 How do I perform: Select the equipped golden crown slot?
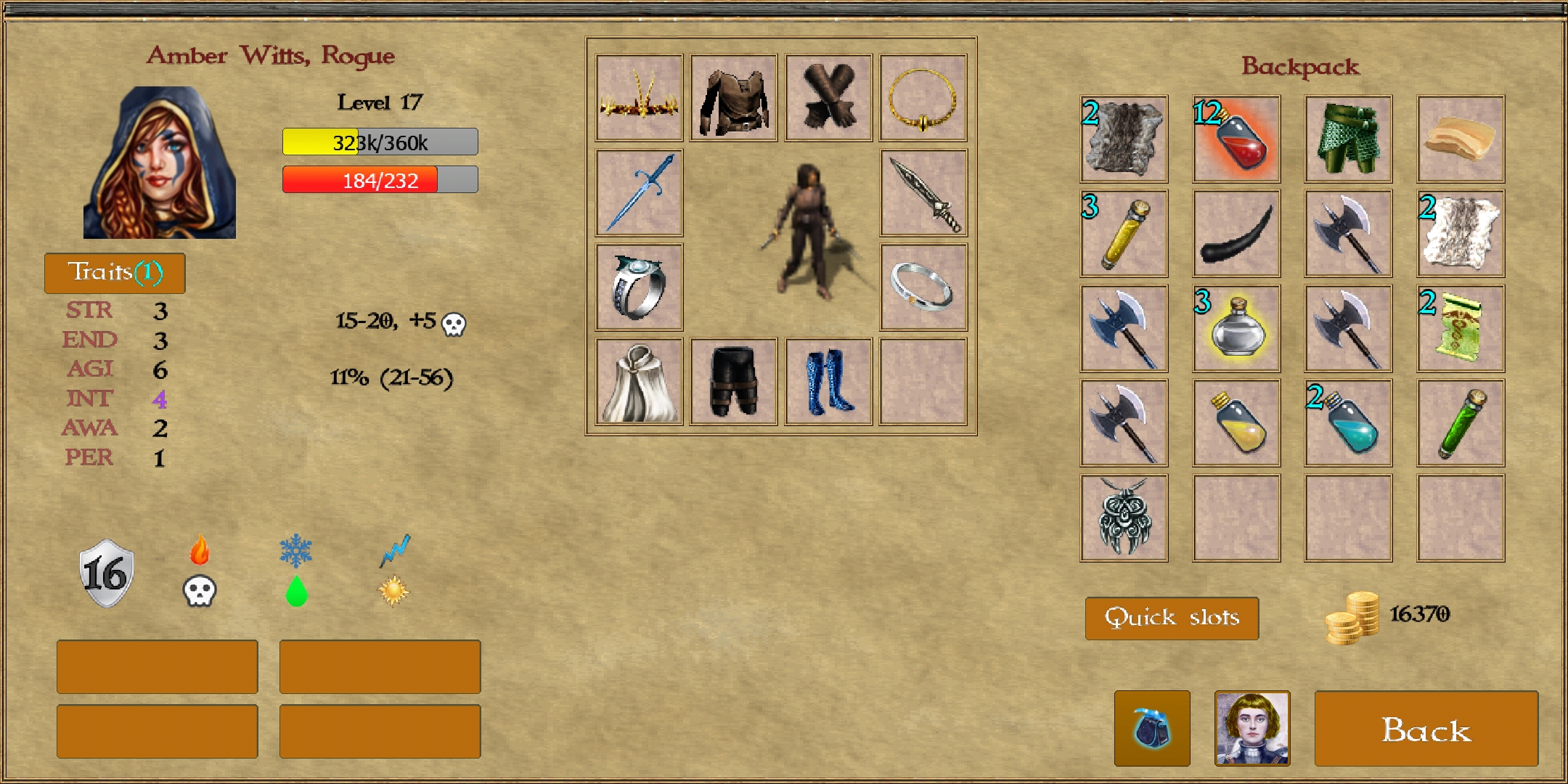tap(639, 97)
